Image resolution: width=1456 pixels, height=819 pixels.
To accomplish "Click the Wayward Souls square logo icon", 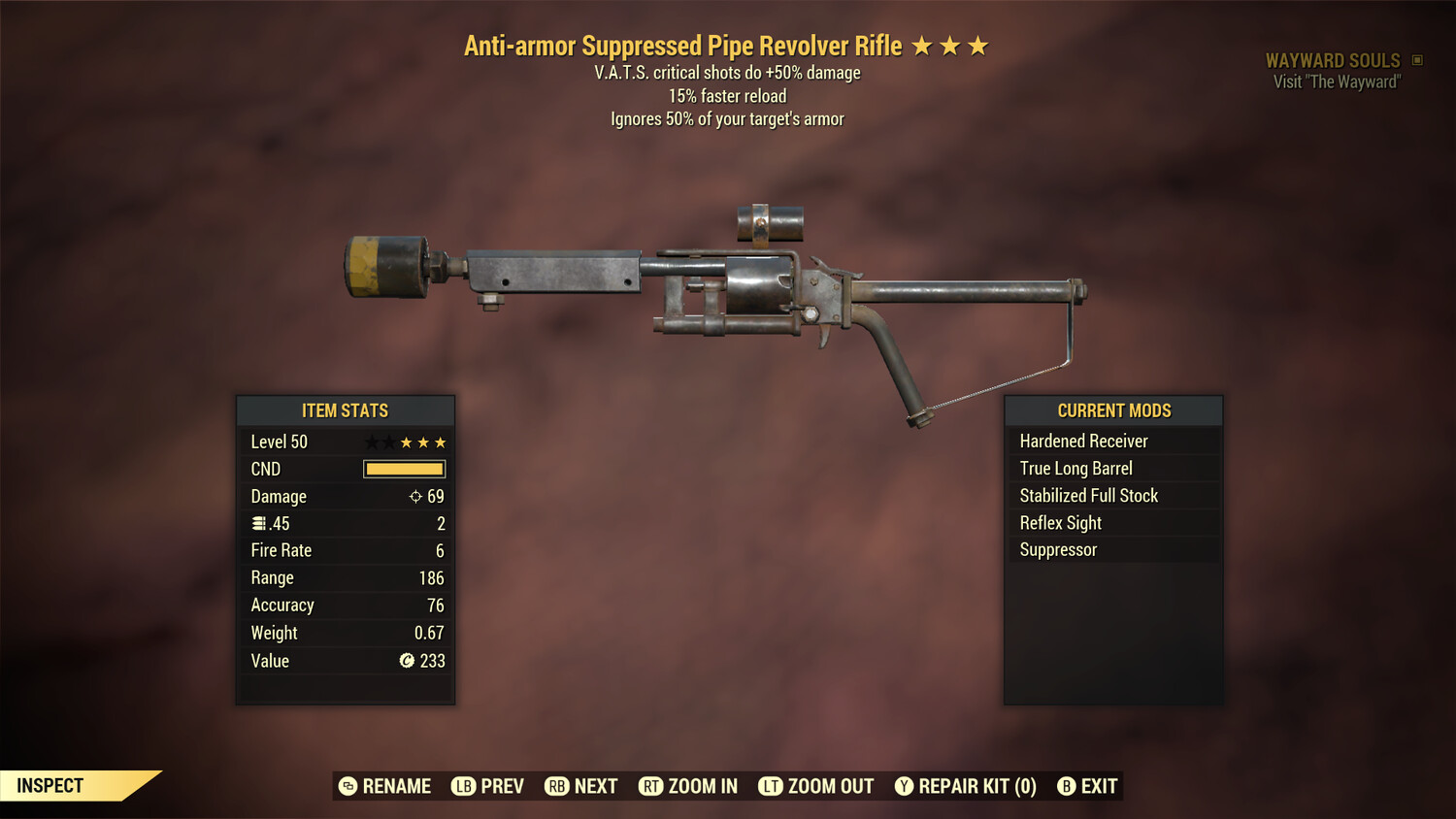I will click(x=1415, y=59).
